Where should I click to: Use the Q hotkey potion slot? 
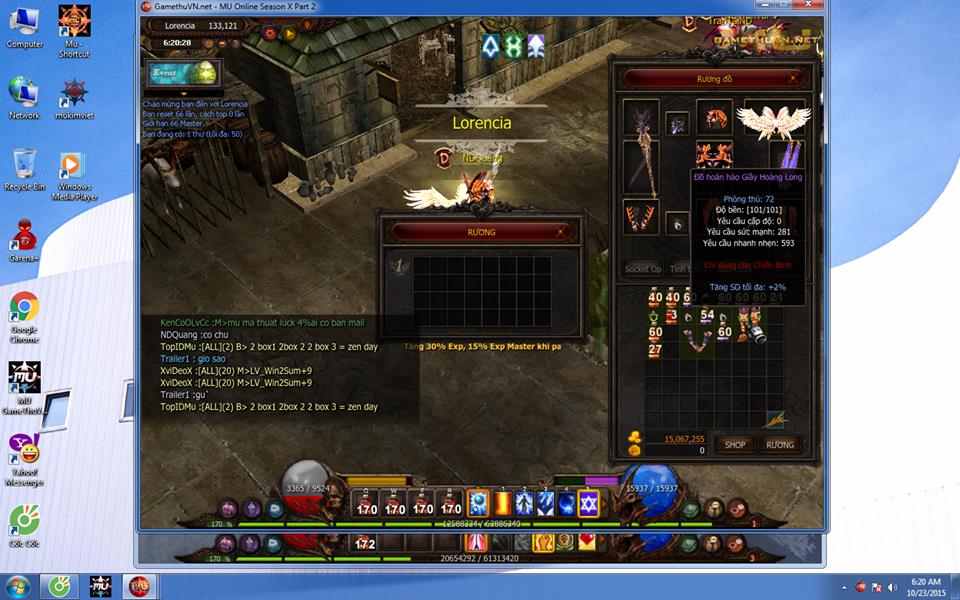point(367,505)
